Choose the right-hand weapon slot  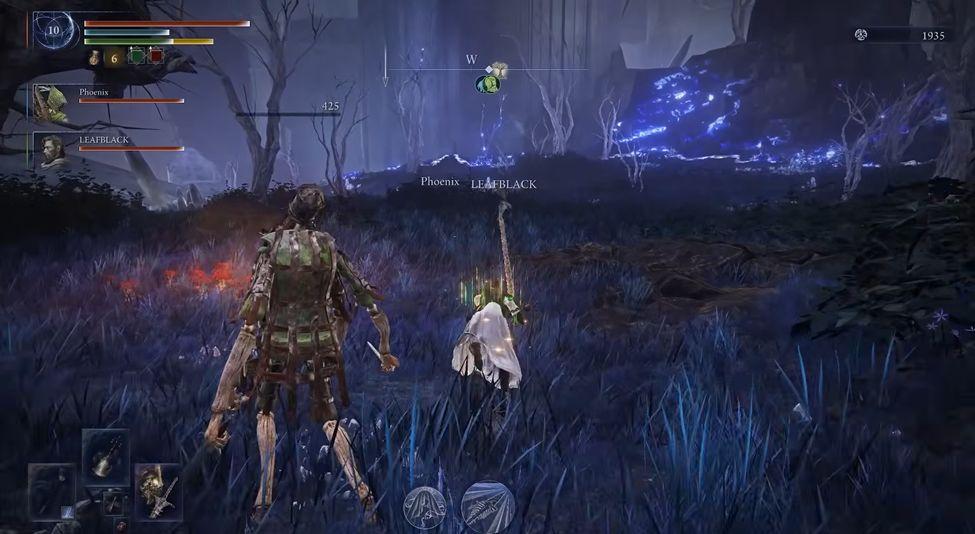(x=158, y=490)
